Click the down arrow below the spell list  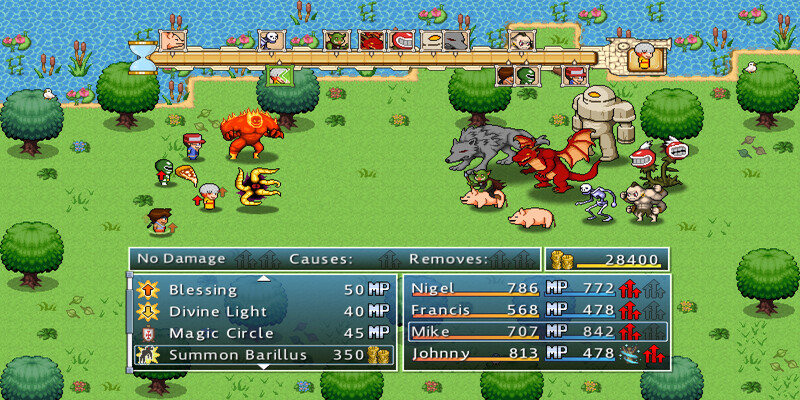[263, 367]
